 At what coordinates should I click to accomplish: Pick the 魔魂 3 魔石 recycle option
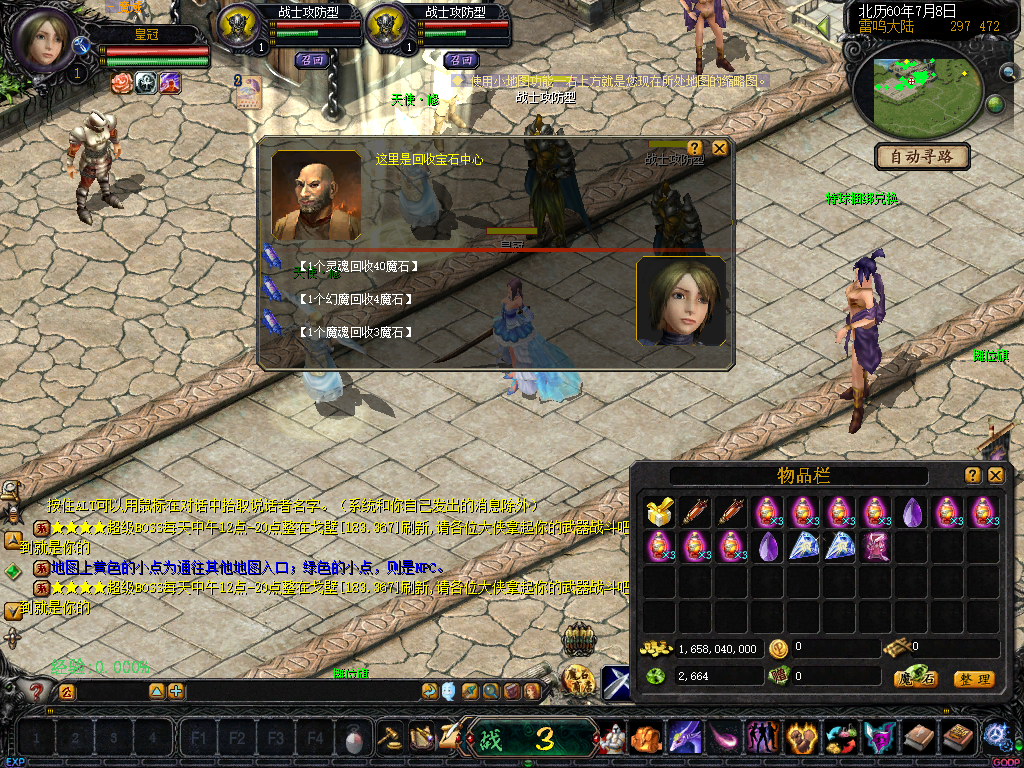click(x=355, y=332)
